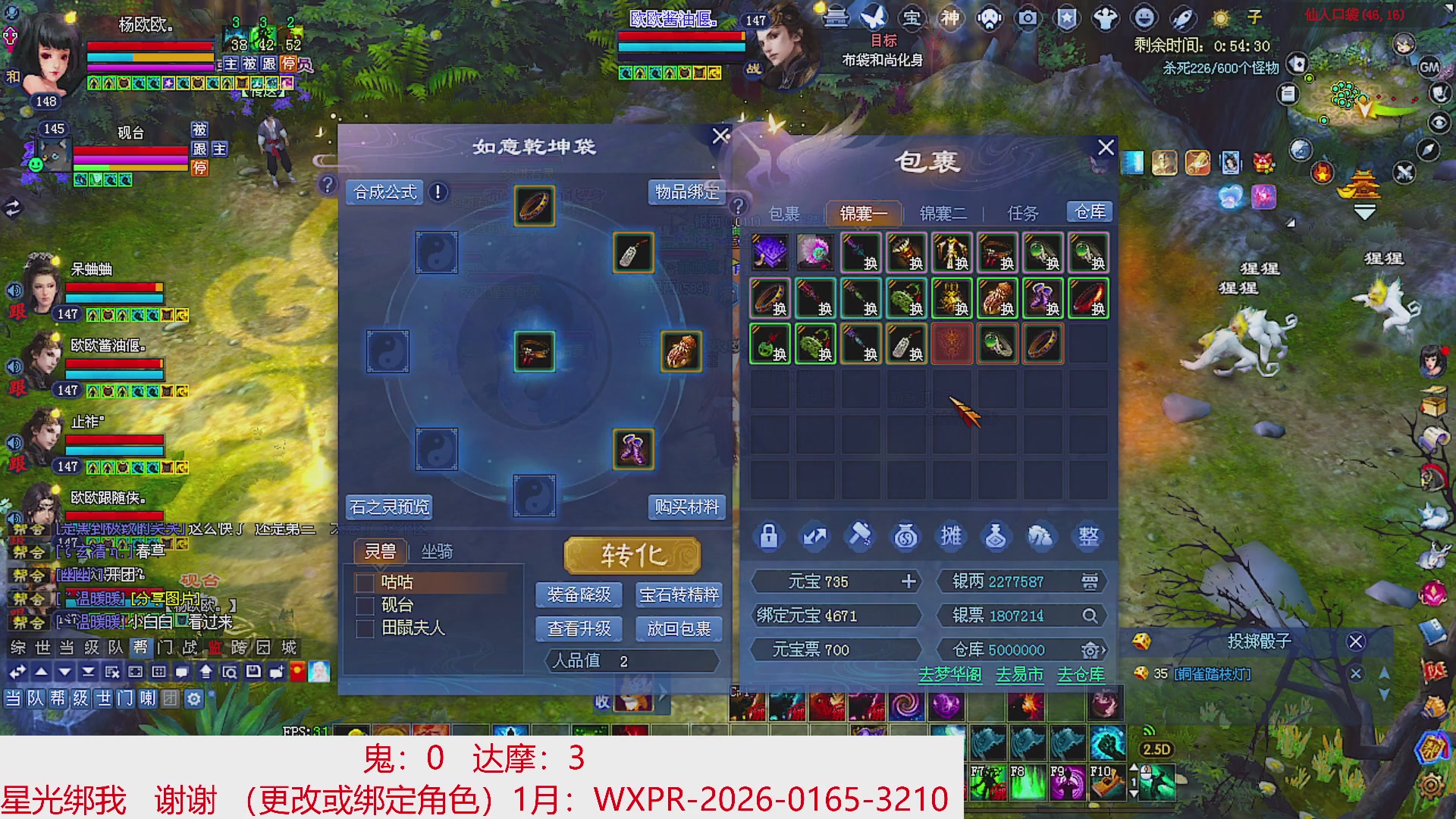The height and width of the screenshot is (819, 1456).
Task: Toggle the lock icon in the warehouse panel
Action: (767, 536)
